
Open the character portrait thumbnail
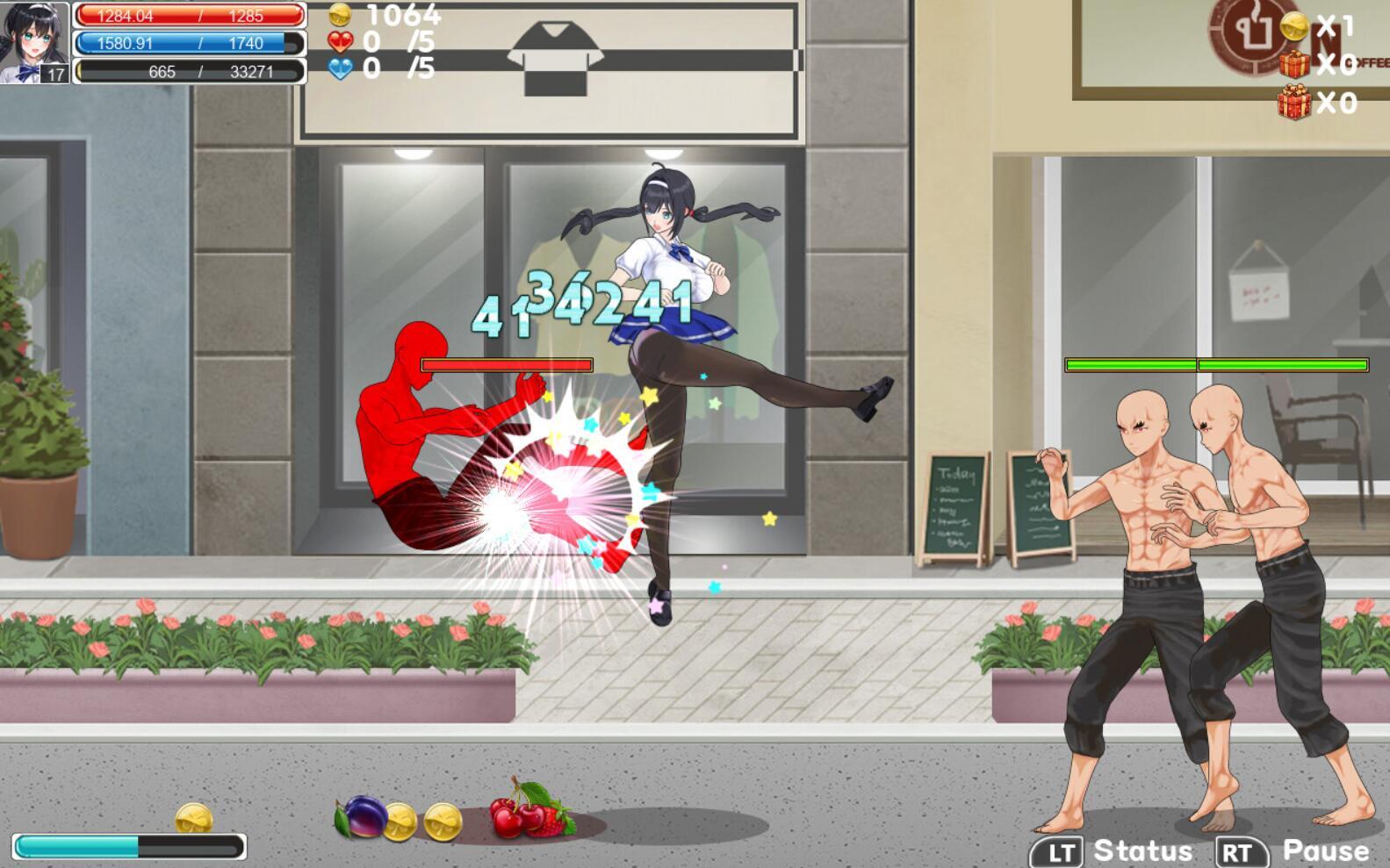(x=32, y=37)
